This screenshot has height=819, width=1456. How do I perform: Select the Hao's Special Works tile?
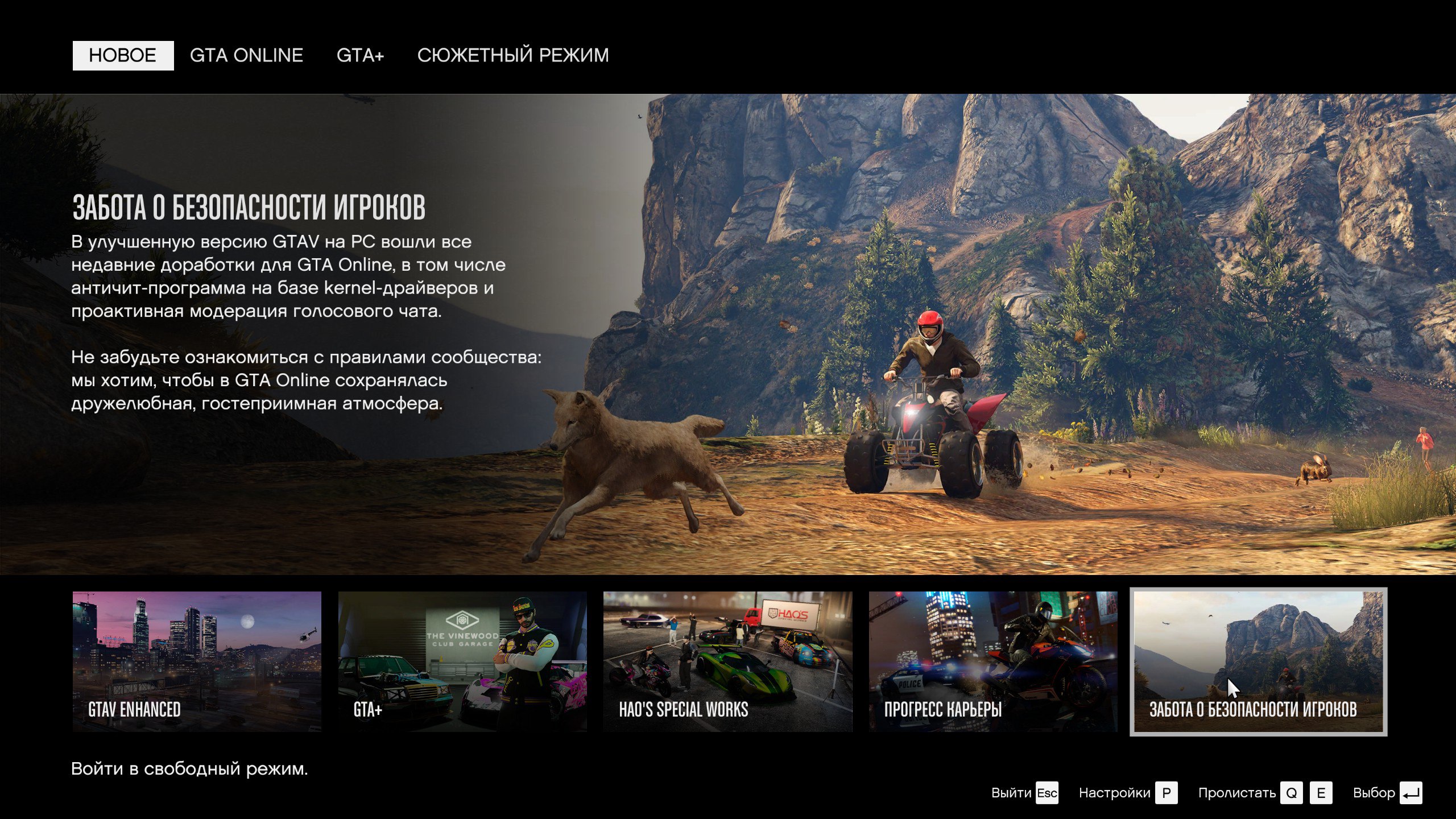(x=727, y=661)
